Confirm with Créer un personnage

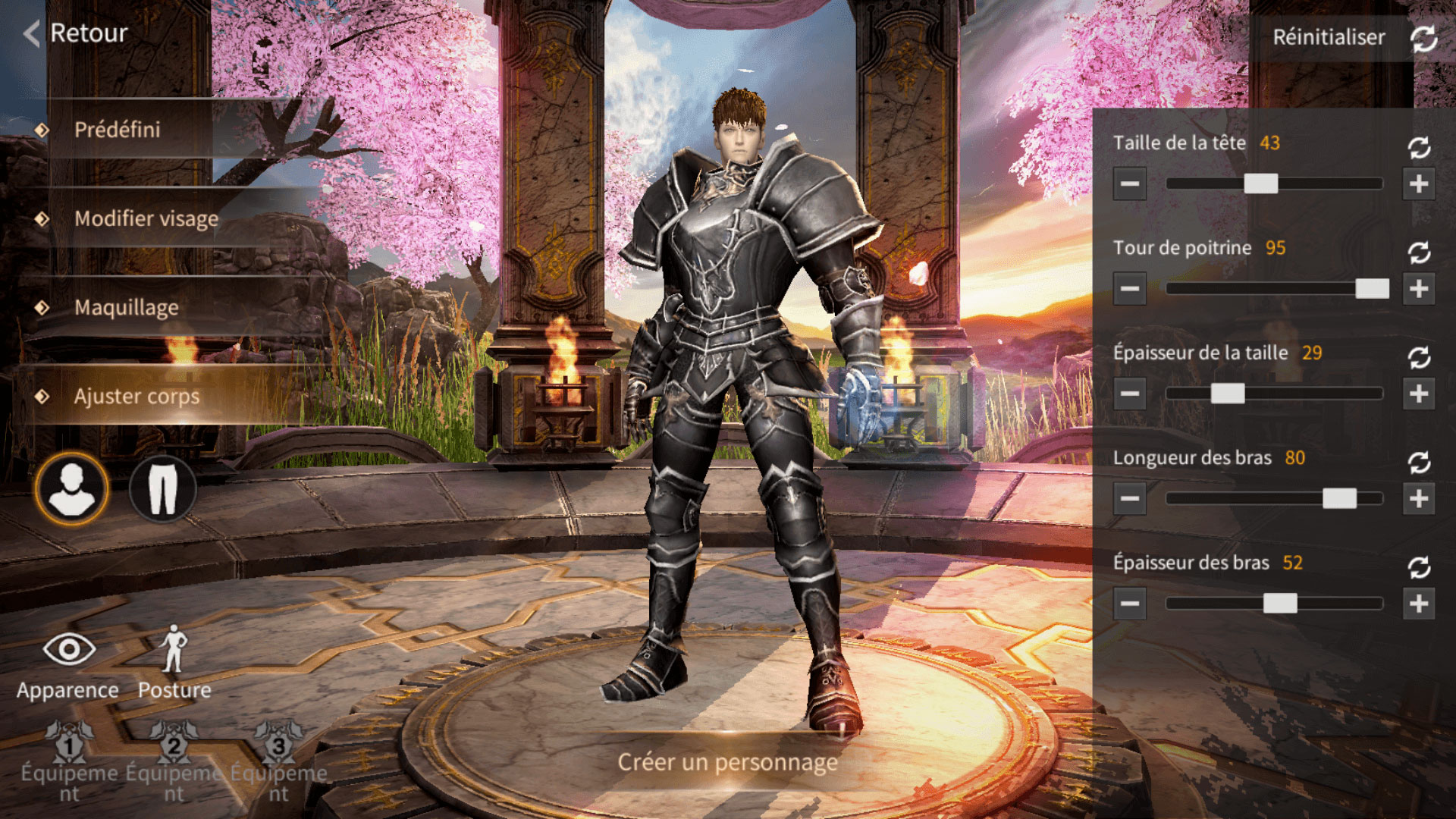click(x=728, y=762)
